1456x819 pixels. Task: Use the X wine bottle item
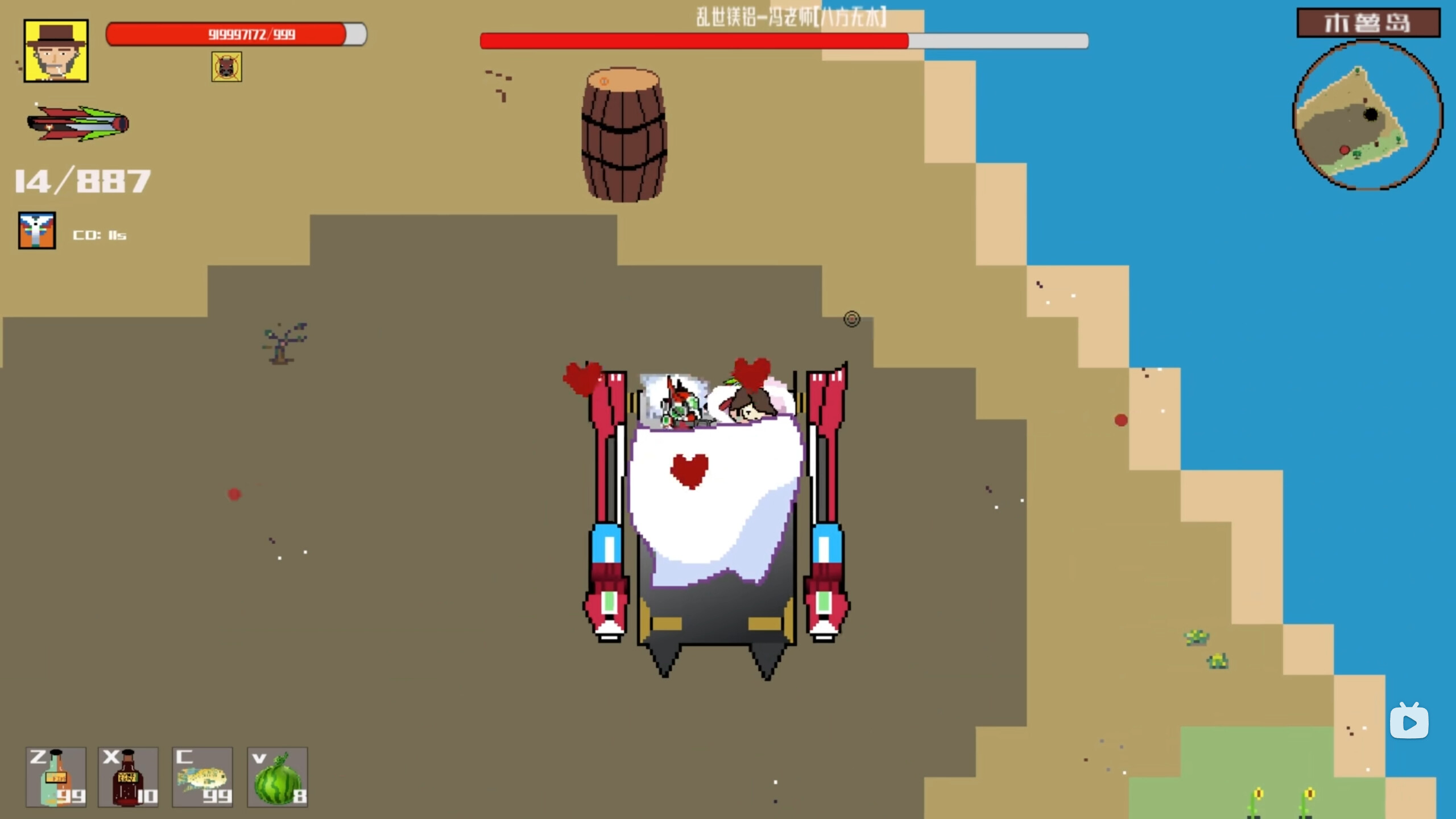tap(128, 777)
